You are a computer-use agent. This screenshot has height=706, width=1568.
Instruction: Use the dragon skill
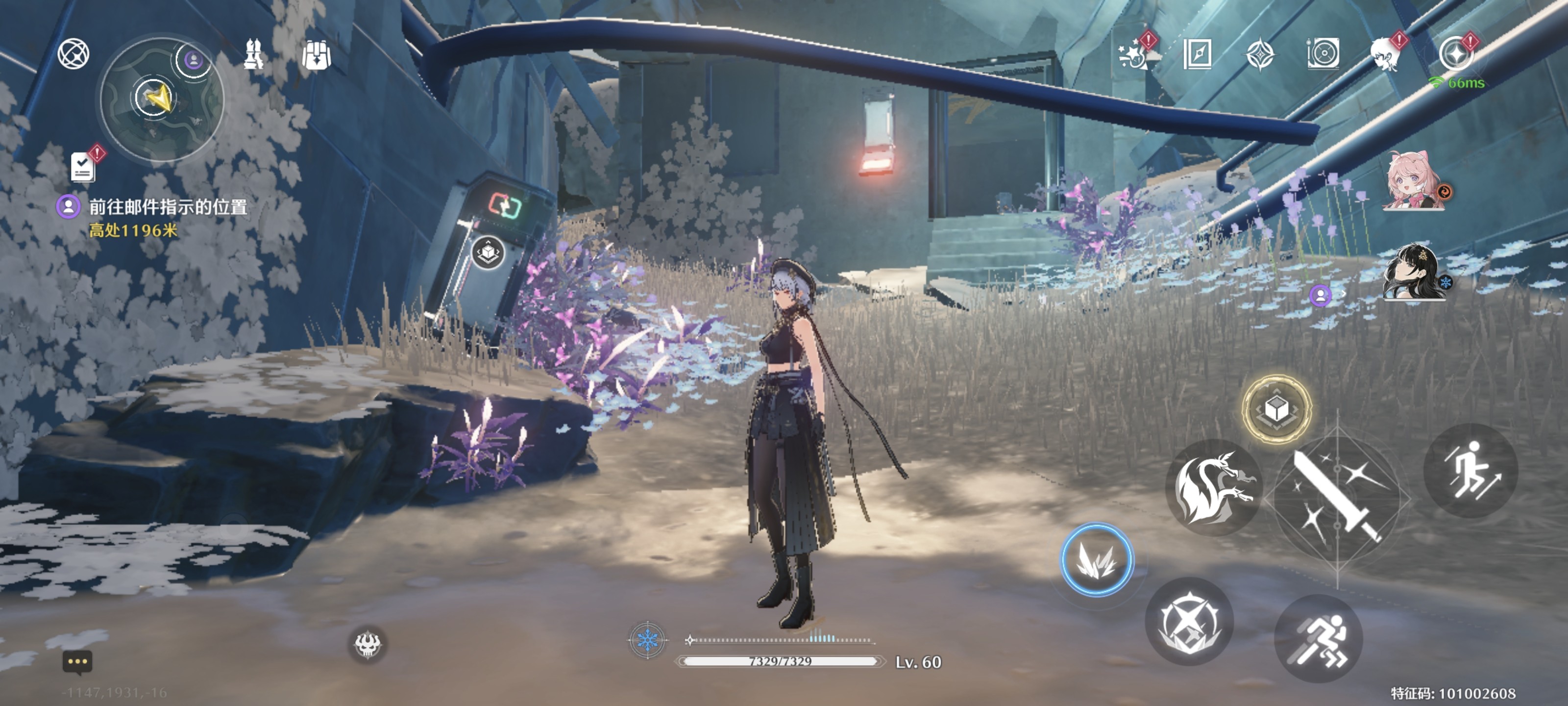tap(1213, 487)
